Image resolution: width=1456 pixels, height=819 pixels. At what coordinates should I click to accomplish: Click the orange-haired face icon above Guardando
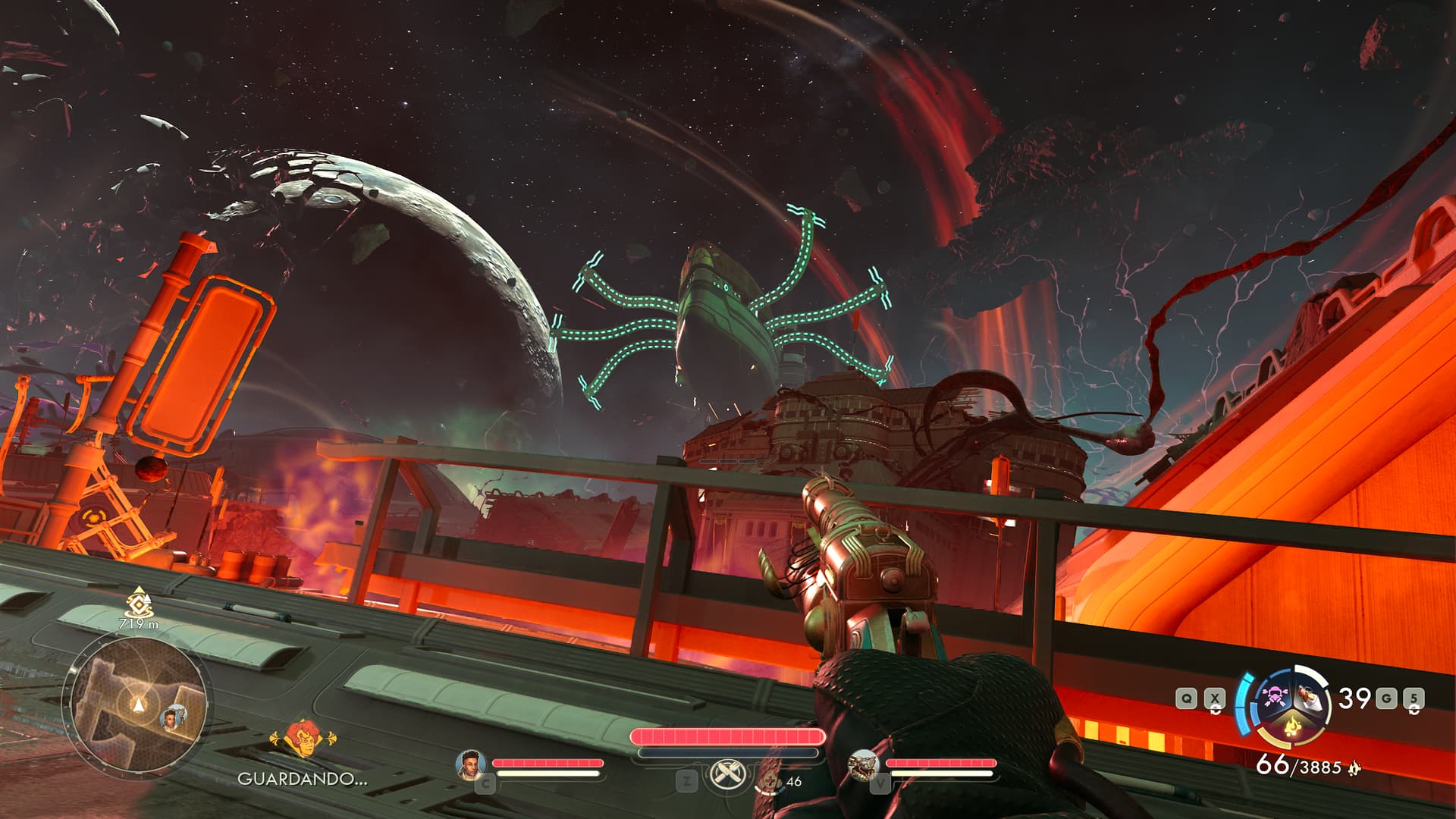coord(303,739)
